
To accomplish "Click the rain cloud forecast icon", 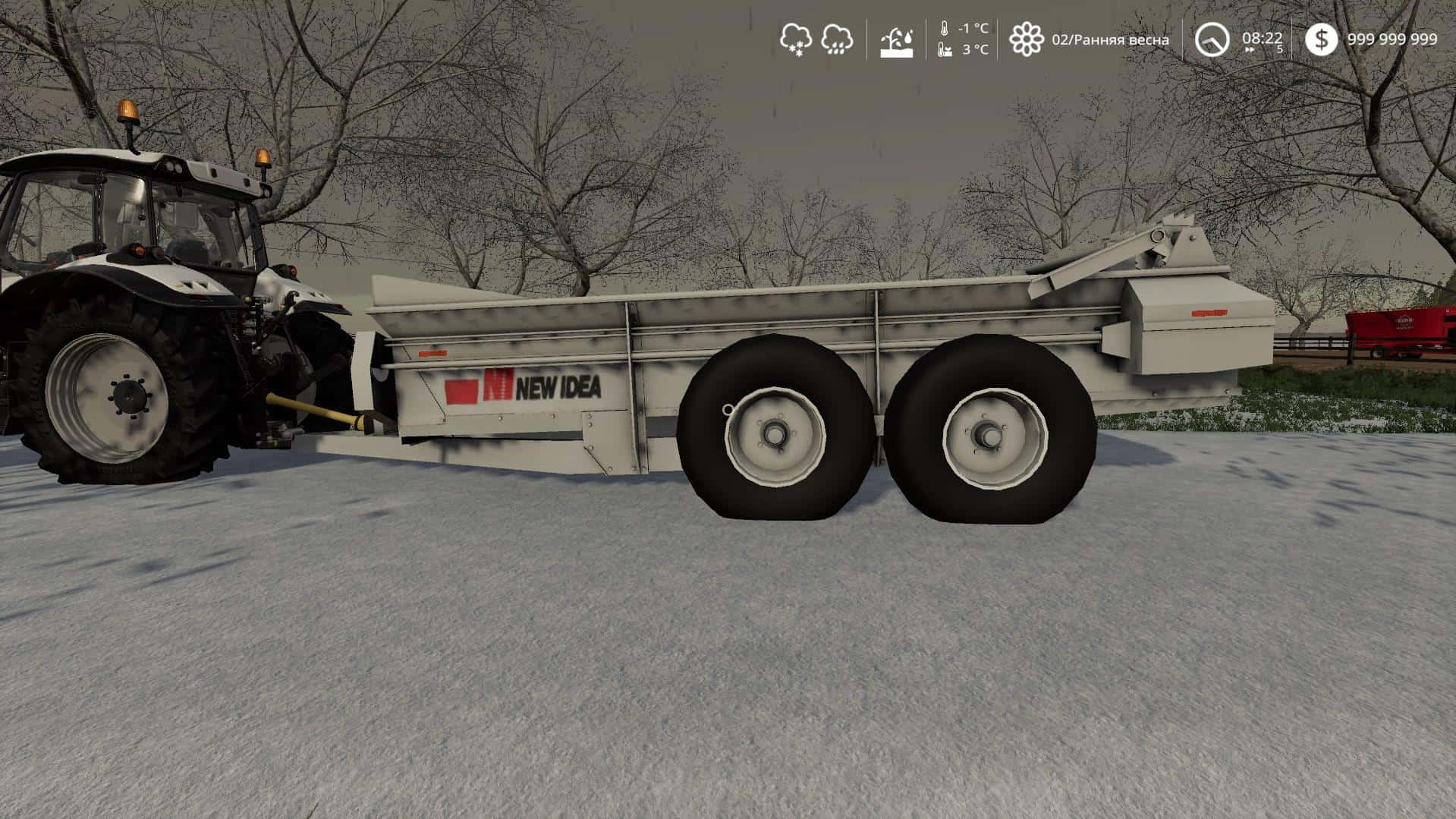I will [836, 39].
